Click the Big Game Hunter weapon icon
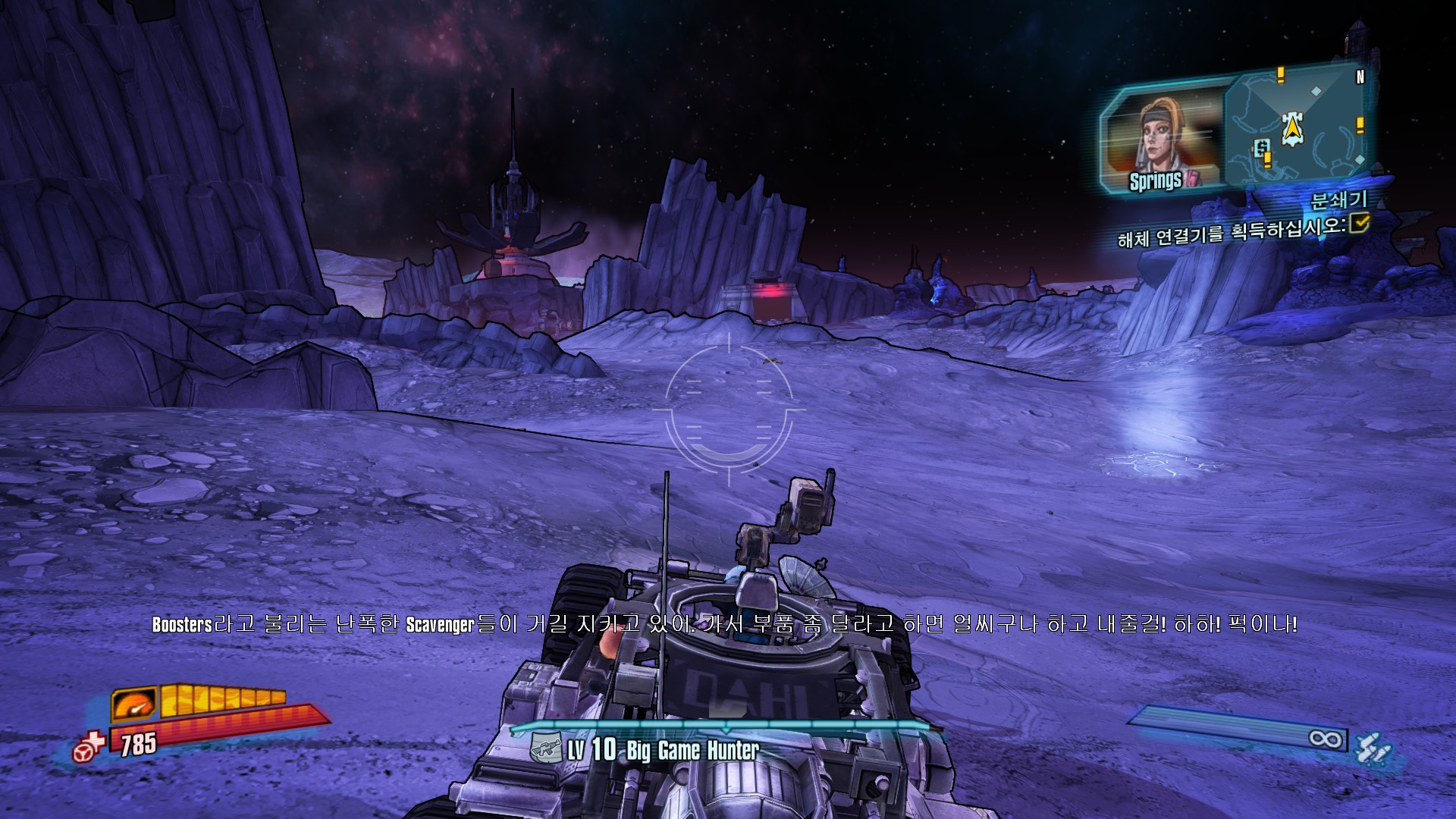This screenshot has width=1456, height=819. [546, 749]
